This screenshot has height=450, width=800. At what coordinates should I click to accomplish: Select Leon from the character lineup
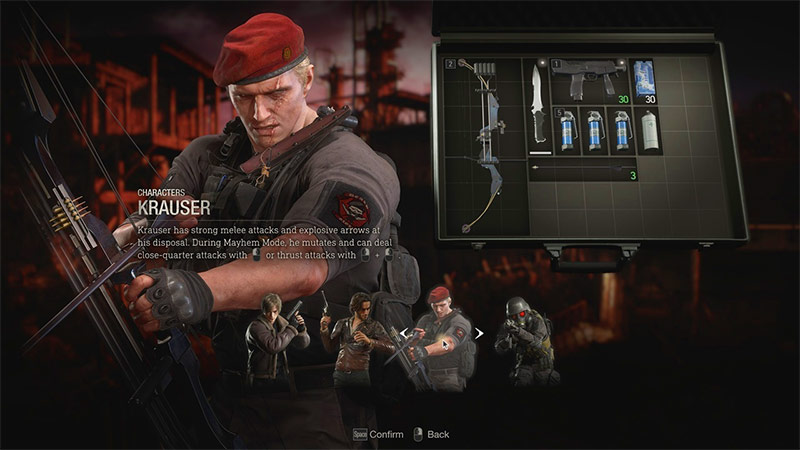coord(277,340)
